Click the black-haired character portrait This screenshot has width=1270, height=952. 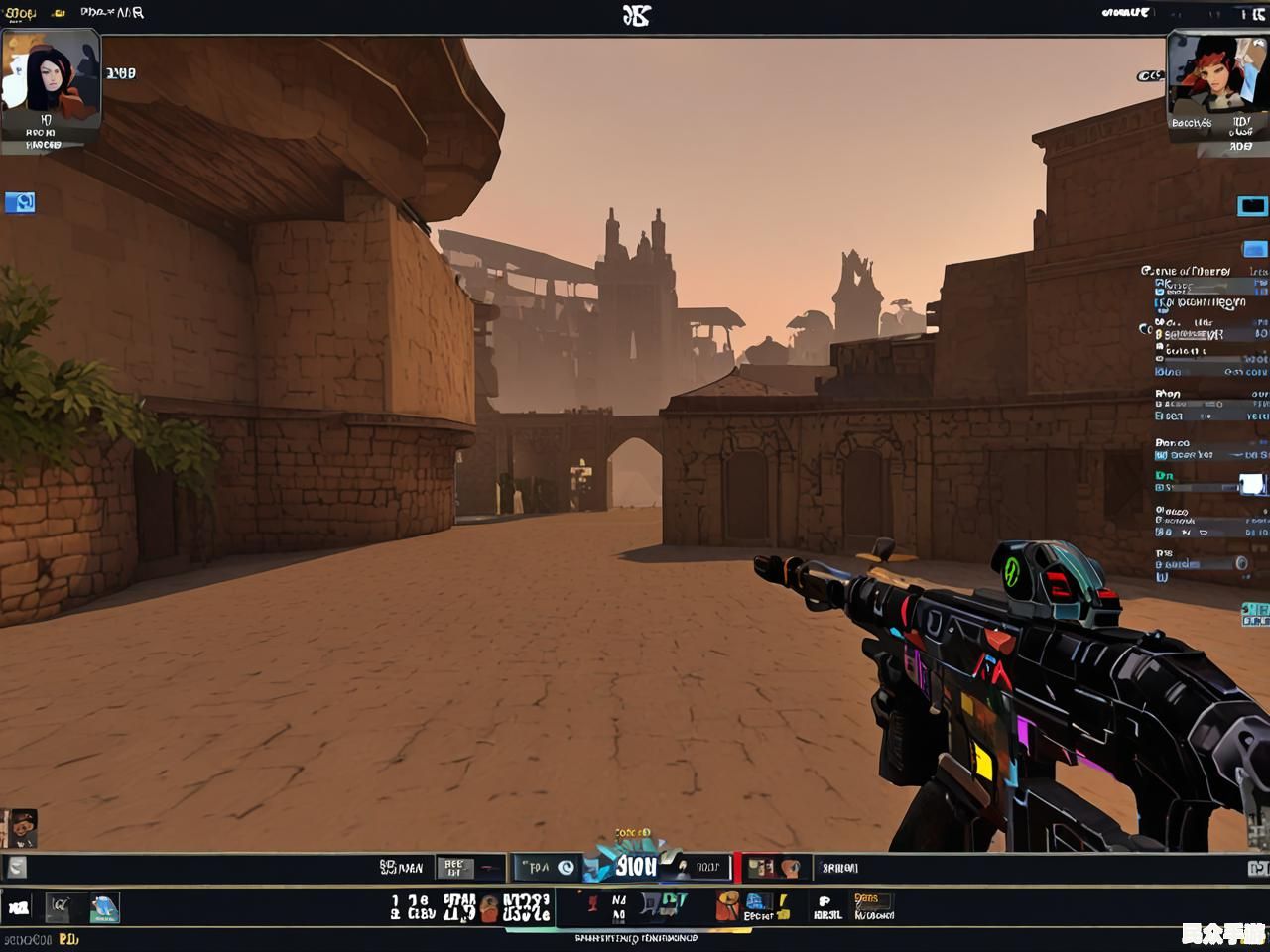tap(50, 79)
